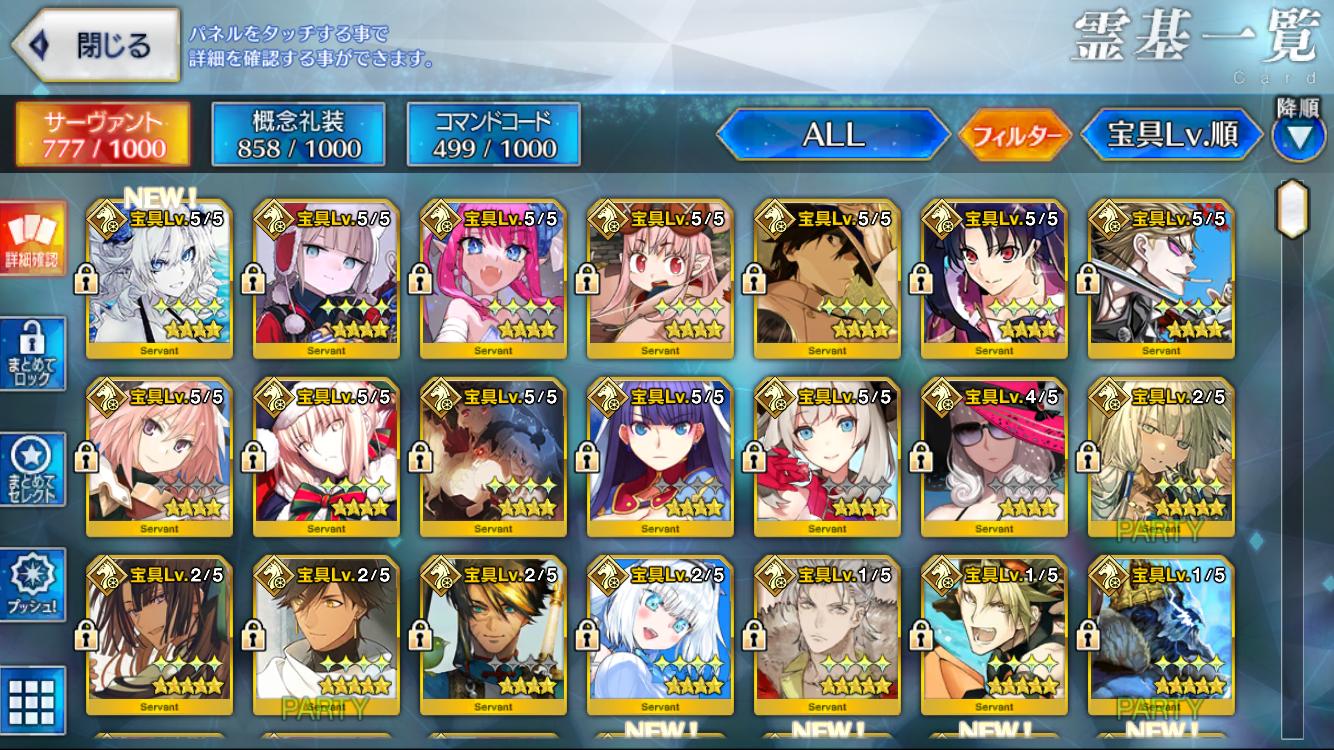Click the list scrollbar handle
The width and height of the screenshot is (1334, 750).
(1293, 208)
